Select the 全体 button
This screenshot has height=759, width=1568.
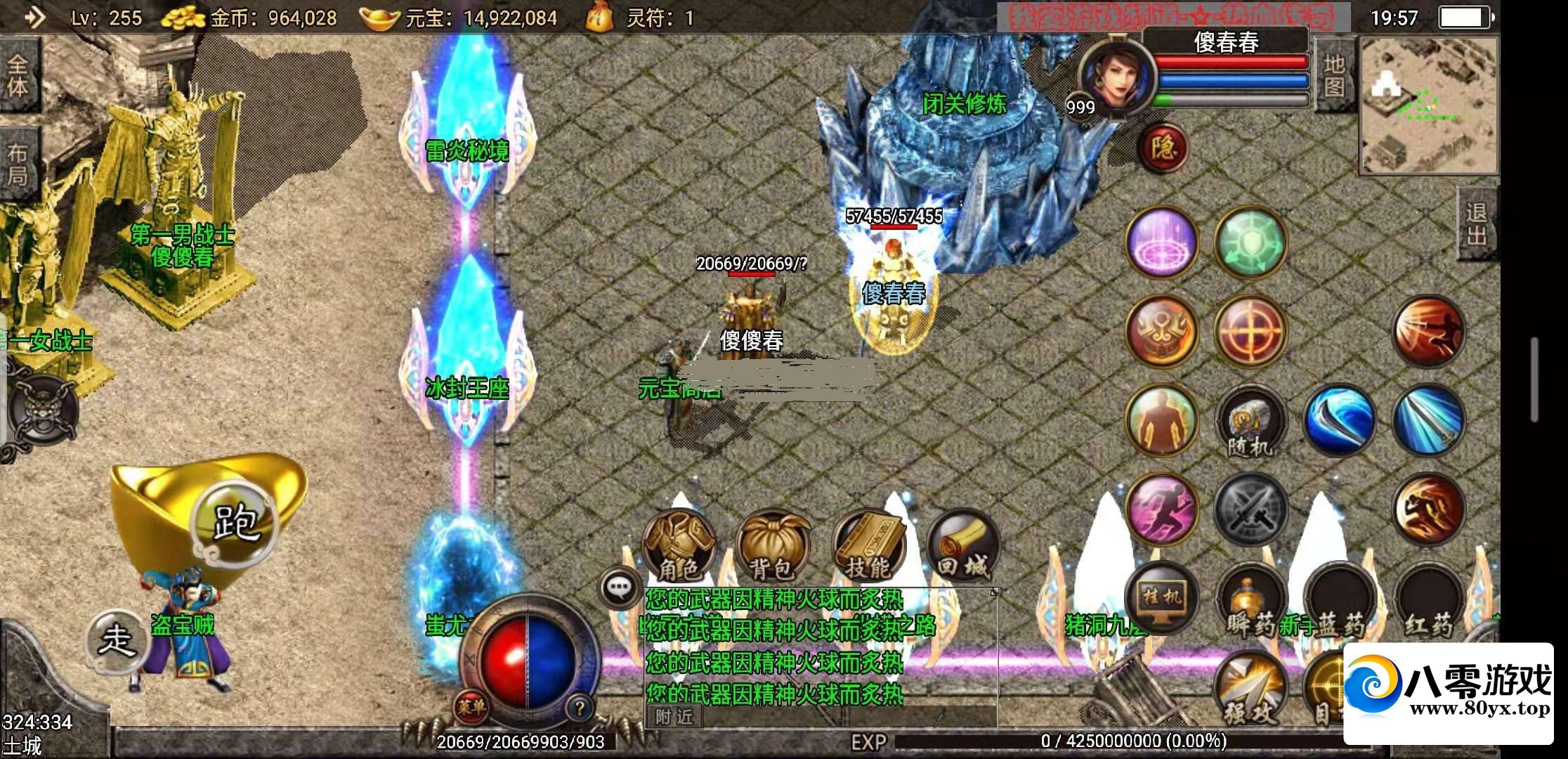(x=18, y=76)
